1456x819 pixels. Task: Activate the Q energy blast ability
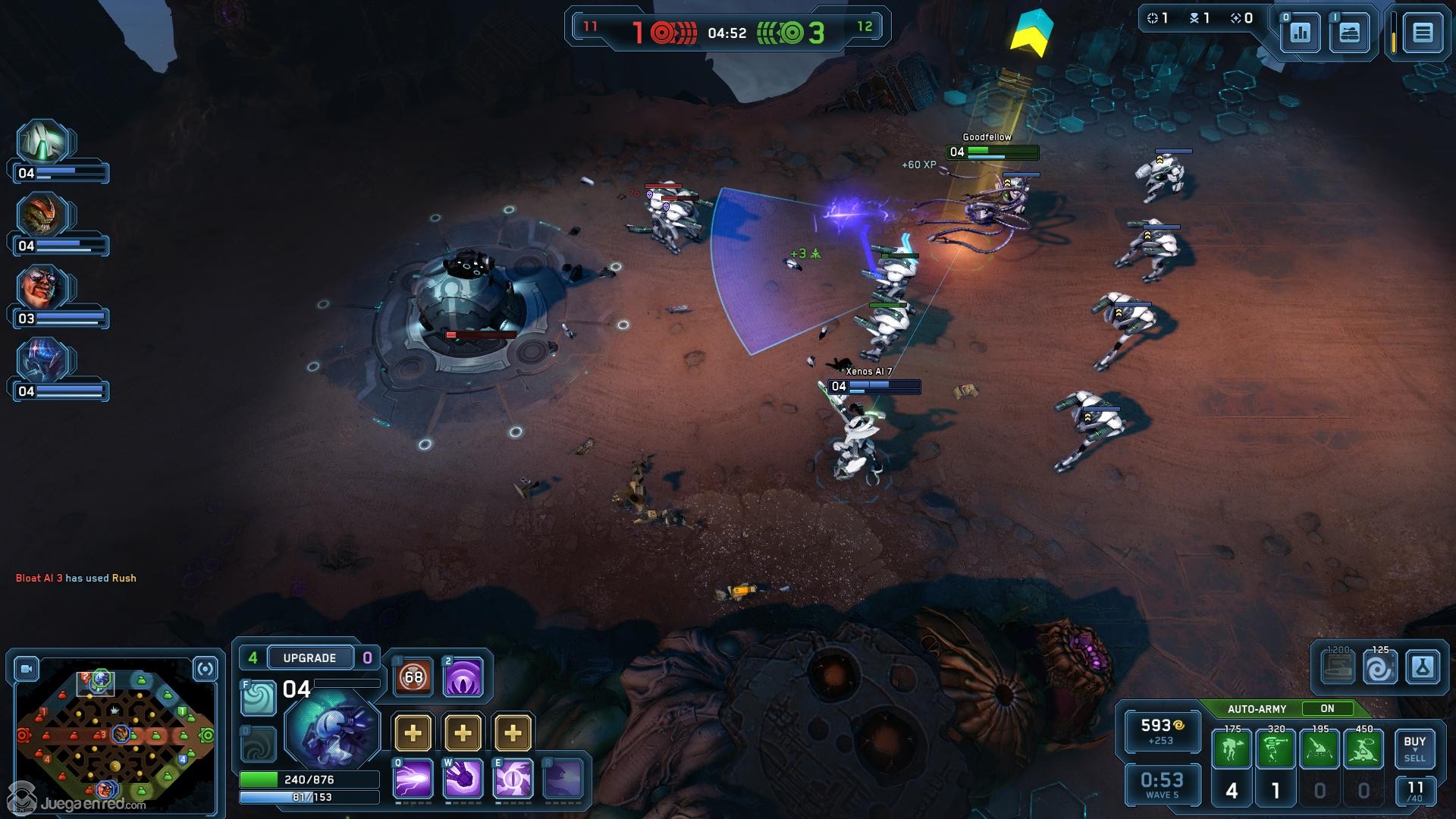[413, 779]
